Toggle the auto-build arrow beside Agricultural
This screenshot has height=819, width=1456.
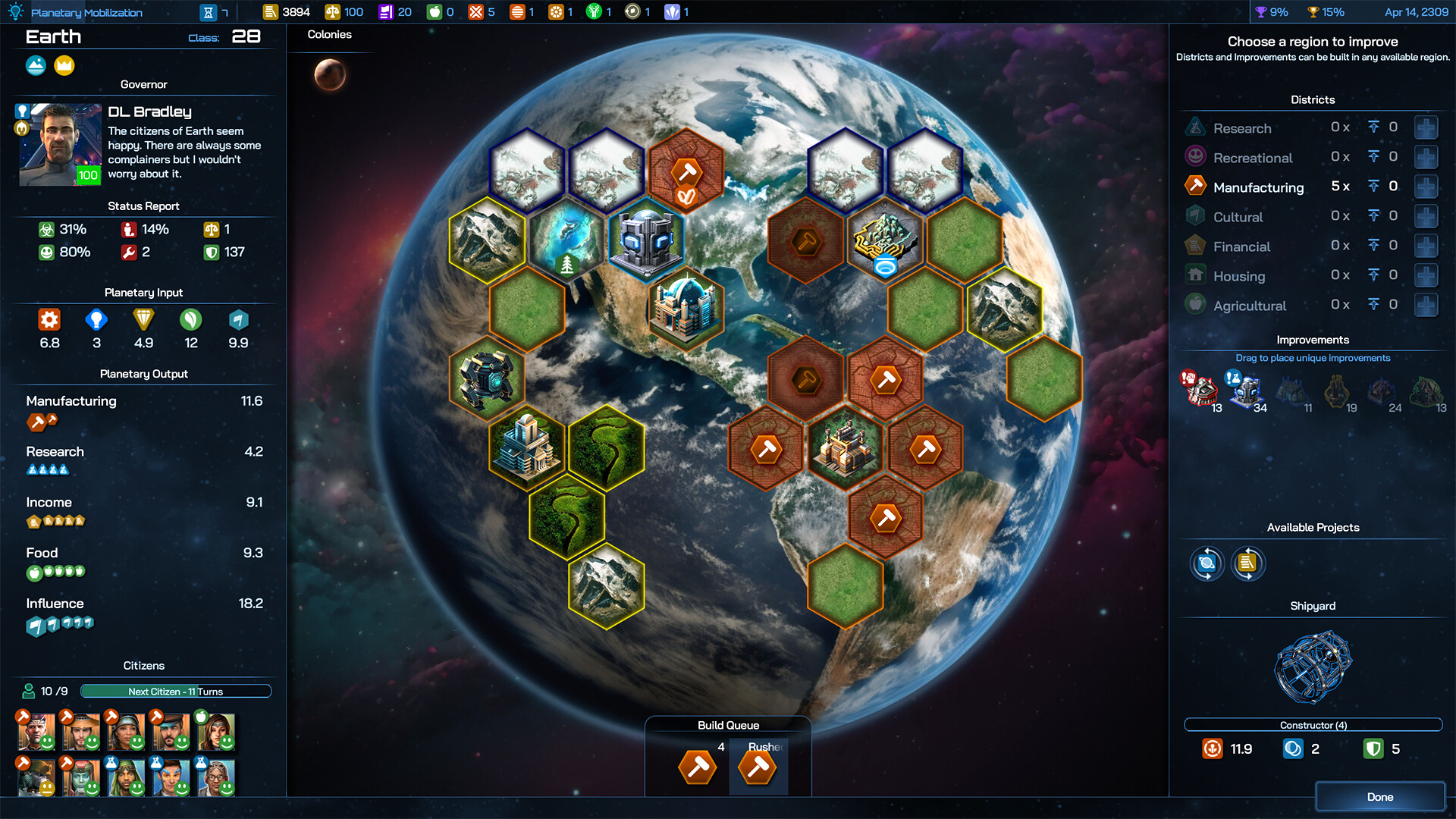[1375, 305]
